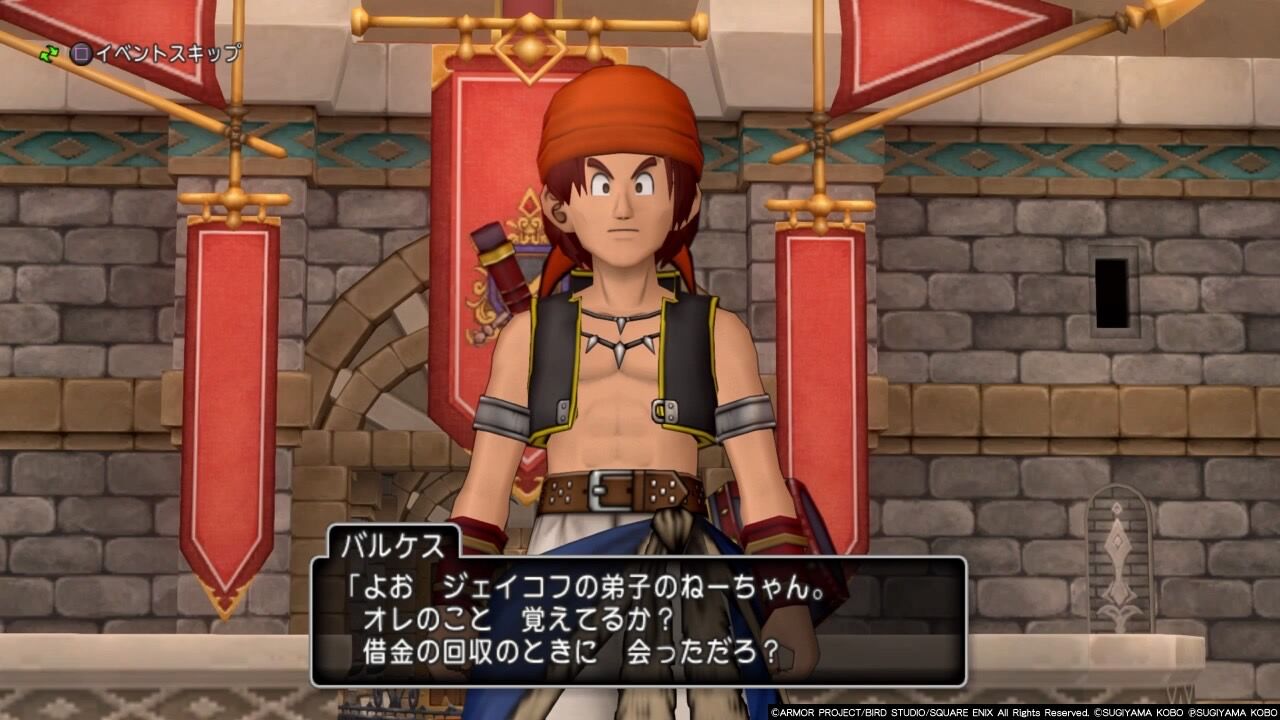1280x720 pixels.
Task: Click the dark wall opening on the right
Action: [x=1113, y=295]
